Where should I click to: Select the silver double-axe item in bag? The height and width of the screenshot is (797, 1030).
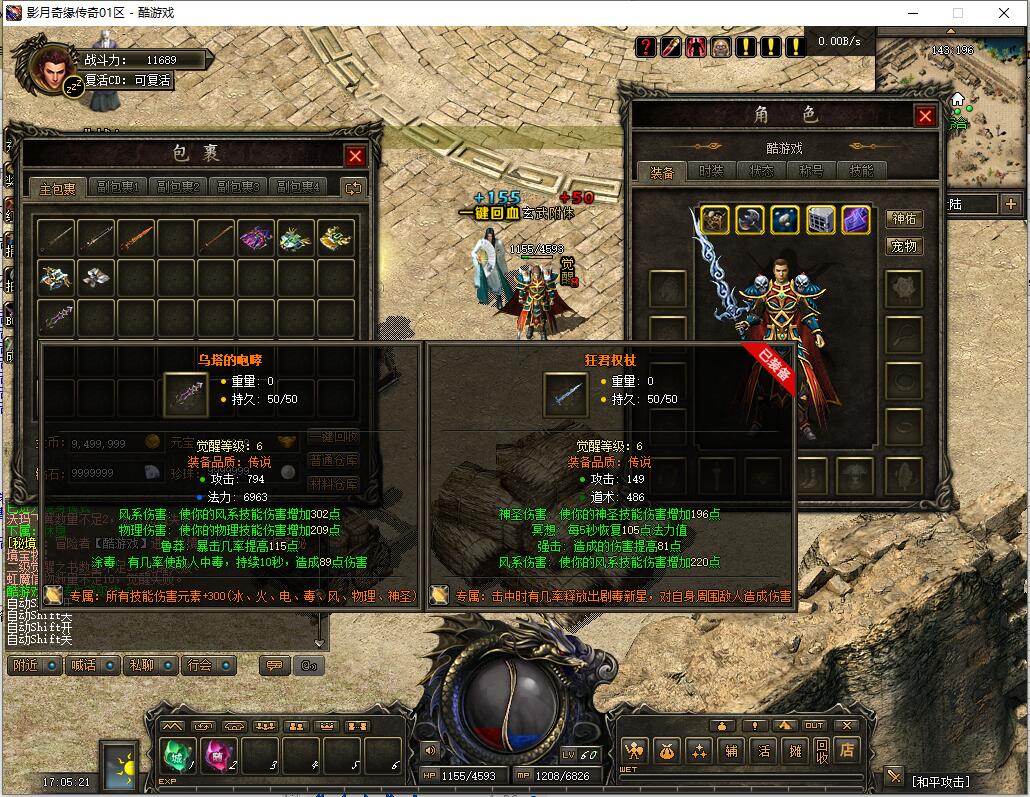(x=96, y=277)
